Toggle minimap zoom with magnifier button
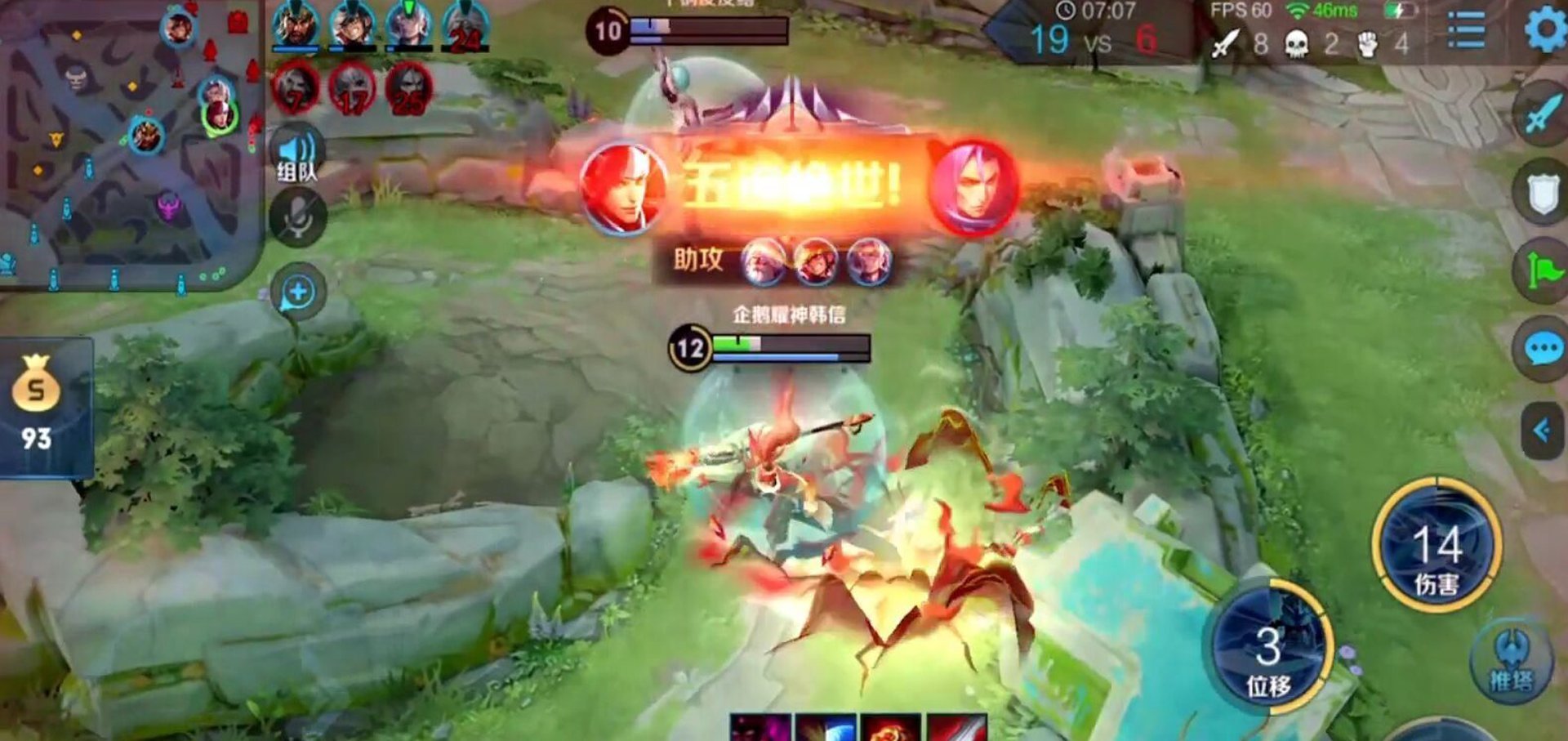The height and width of the screenshot is (741, 1568). point(300,288)
